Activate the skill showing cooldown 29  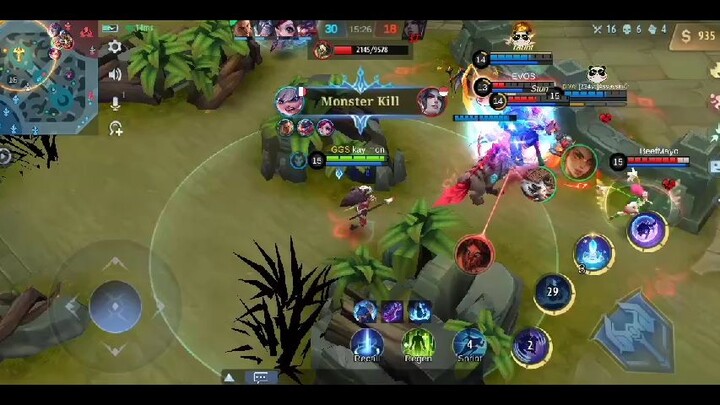coord(553,293)
